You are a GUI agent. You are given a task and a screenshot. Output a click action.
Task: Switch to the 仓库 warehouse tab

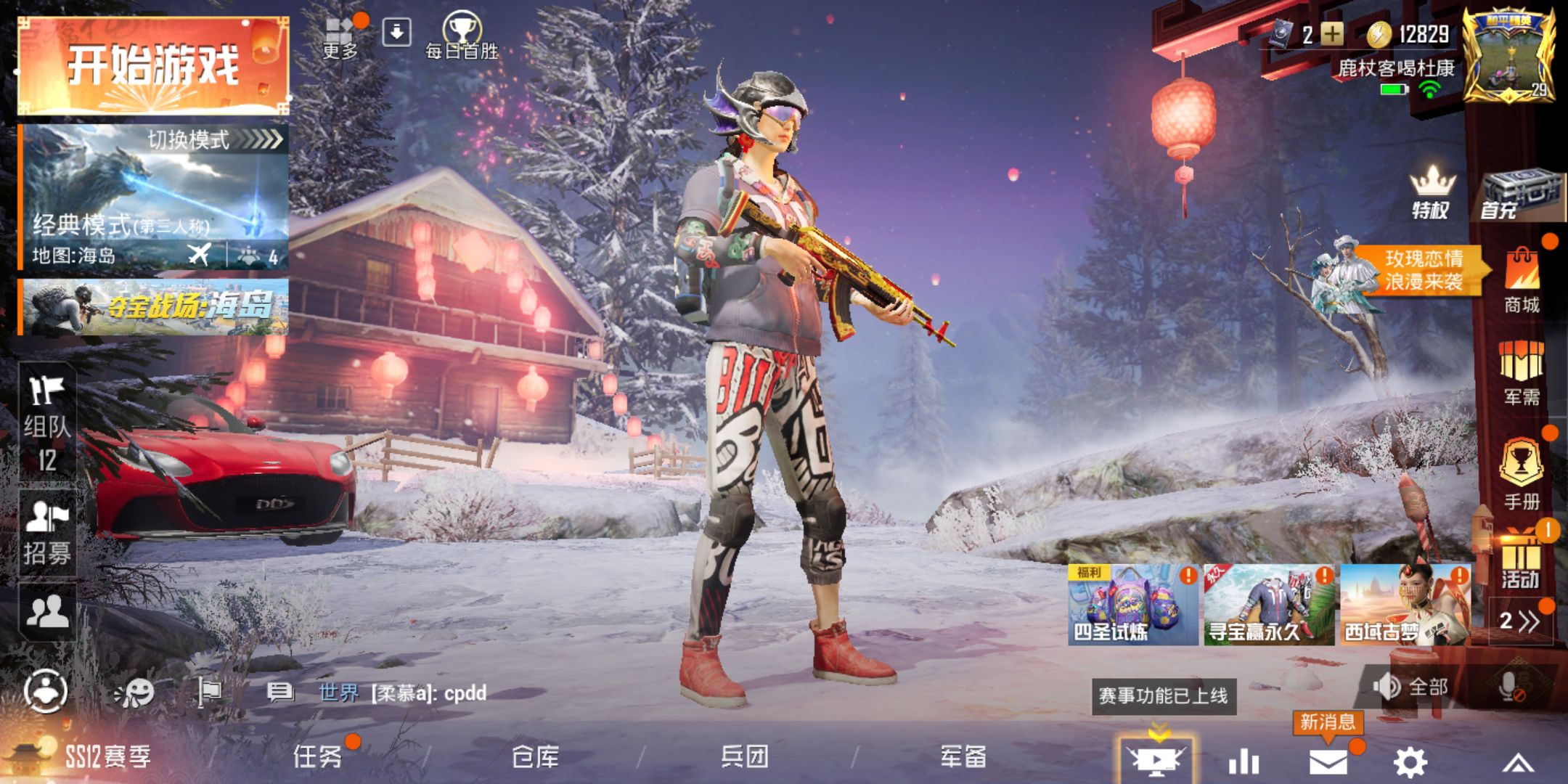[x=535, y=756]
